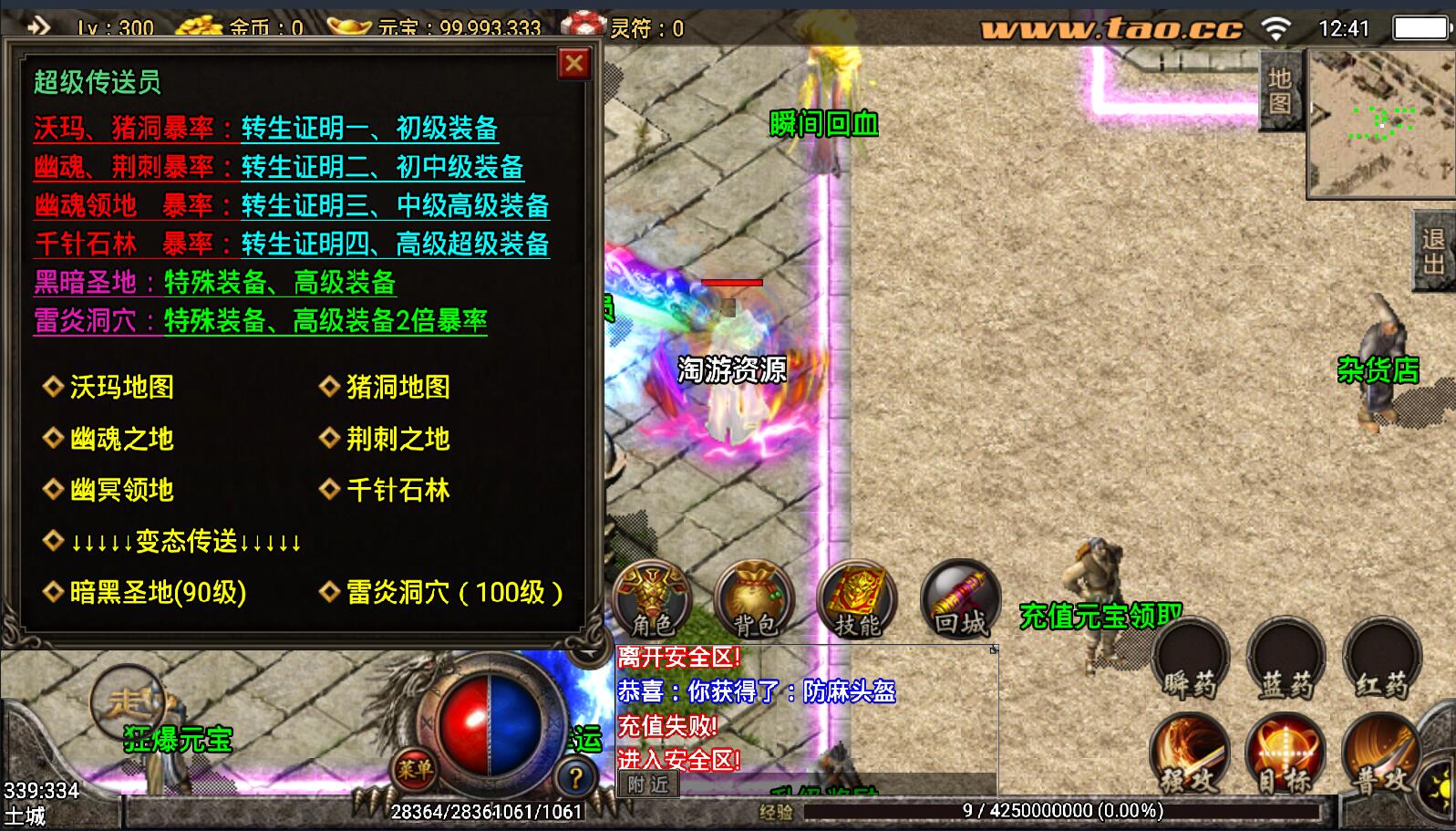This screenshot has height=831, width=1456.
Task: Close the 超级传送员 teleporter dialog
Action: [x=573, y=64]
